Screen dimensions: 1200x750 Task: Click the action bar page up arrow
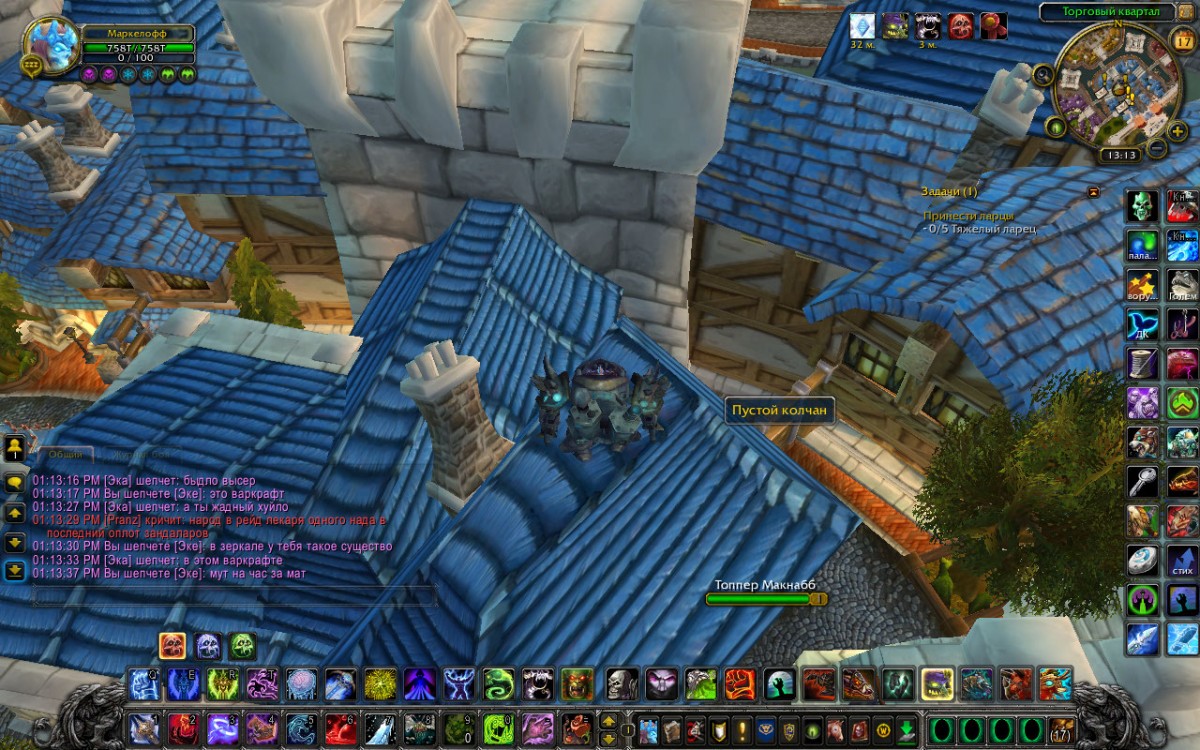[608, 720]
